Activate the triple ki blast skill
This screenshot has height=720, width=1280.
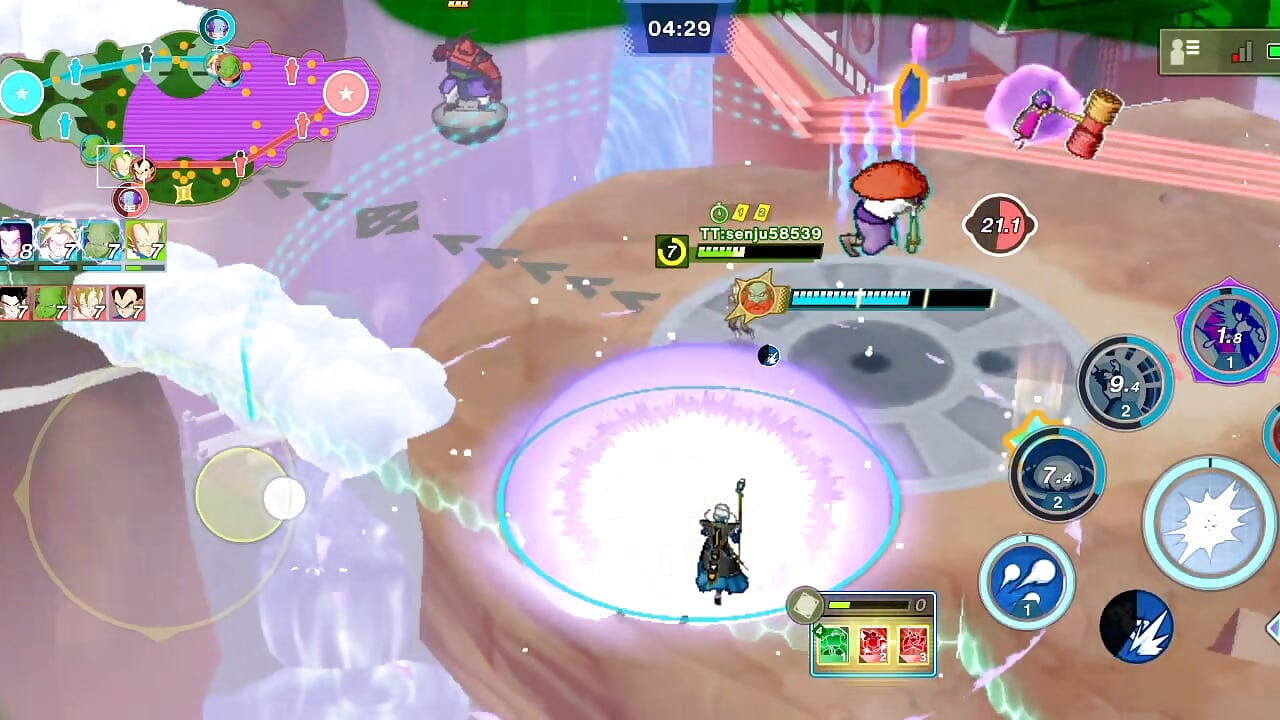[x=1026, y=582]
